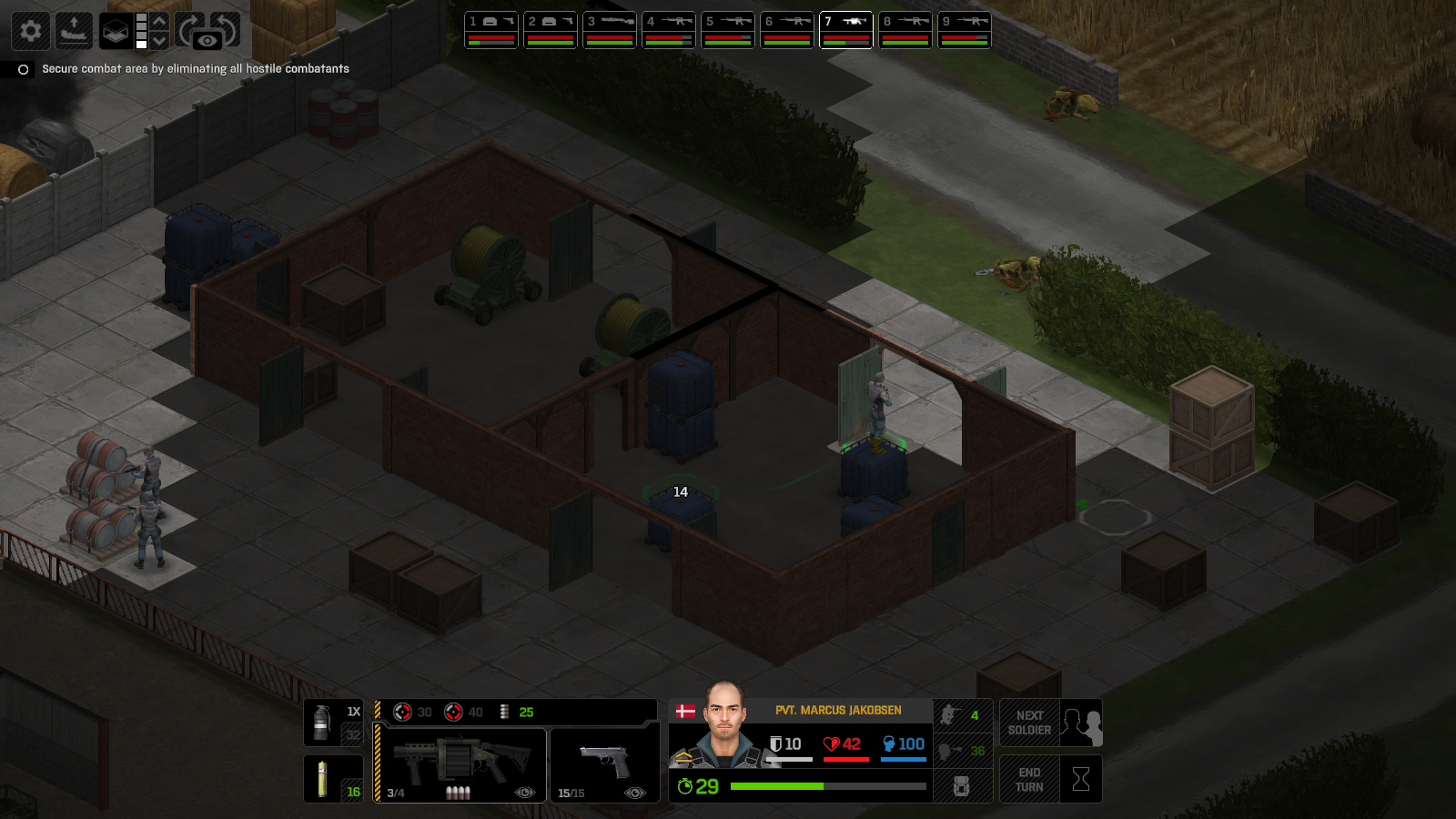Image resolution: width=1456 pixels, height=819 pixels.
Task: Select soldier 9 in the squad bar
Action: 964,30
